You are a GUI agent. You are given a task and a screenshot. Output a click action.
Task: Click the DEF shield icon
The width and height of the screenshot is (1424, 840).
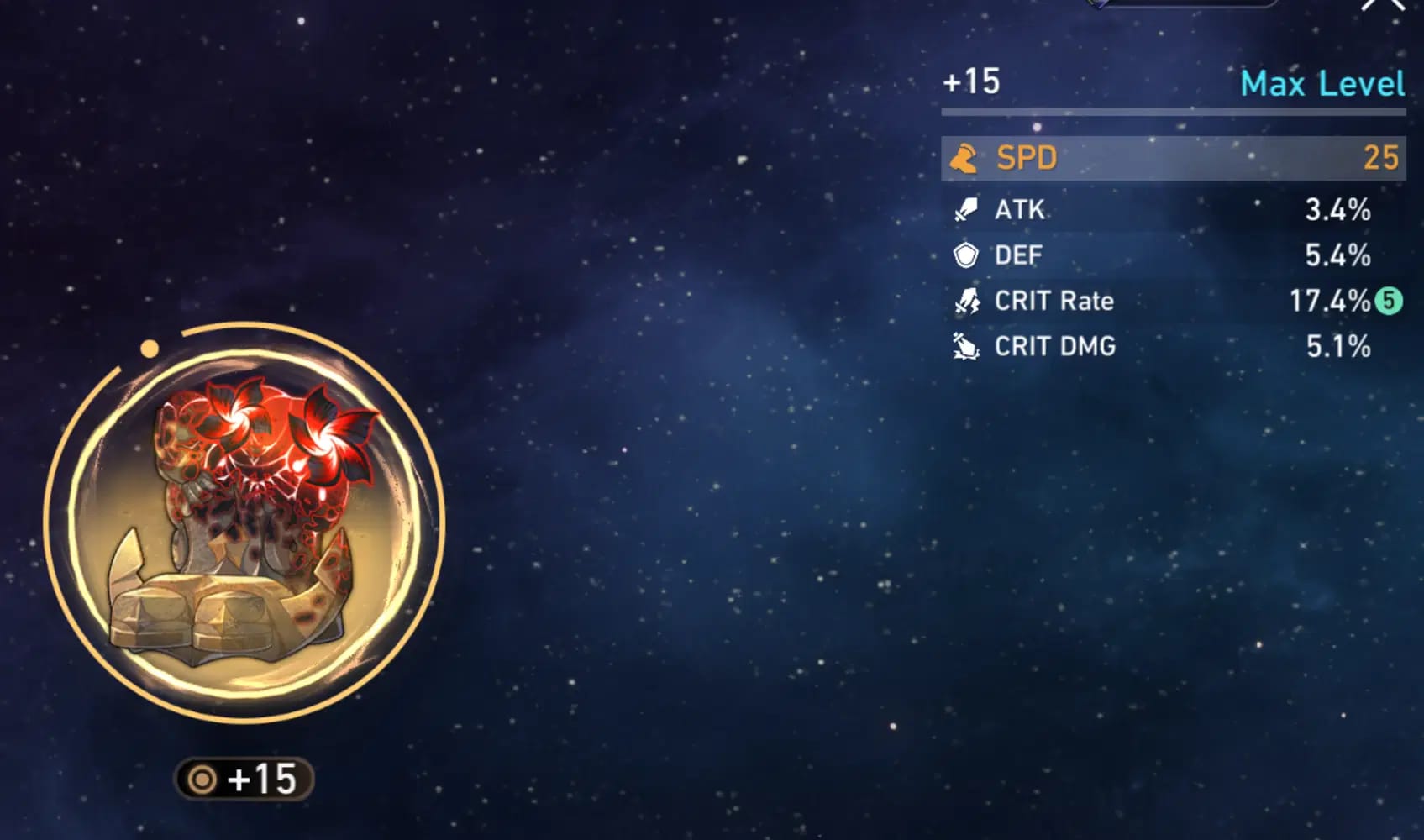coord(966,255)
